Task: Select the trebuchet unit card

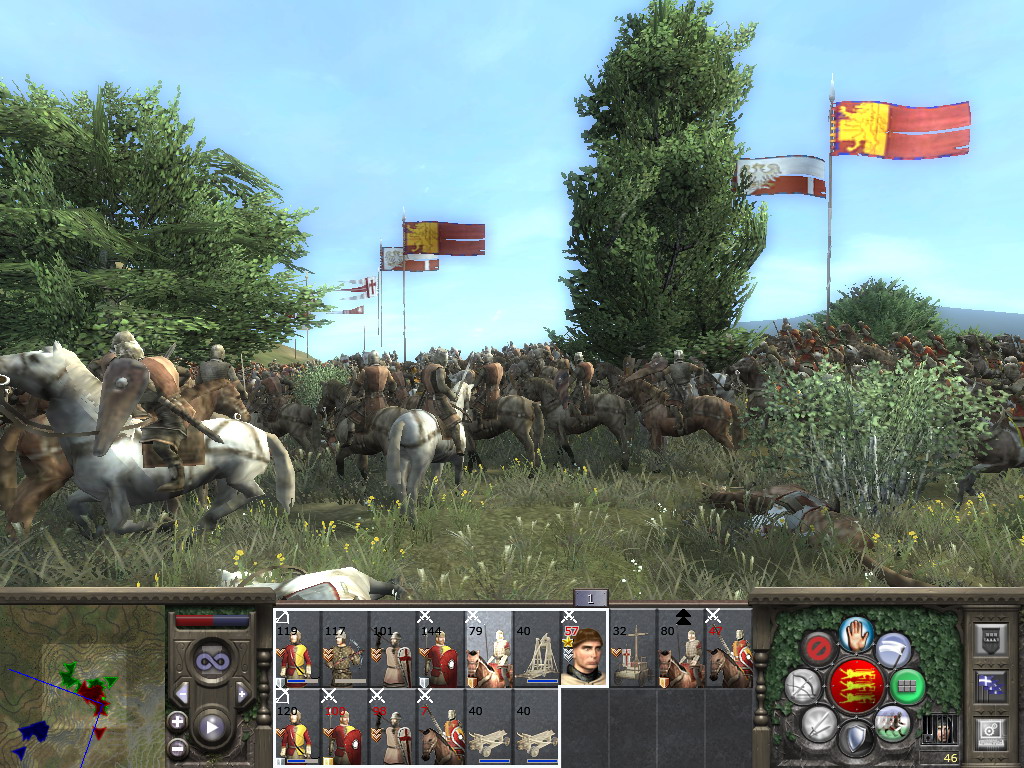Action: pyautogui.click(x=536, y=650)
